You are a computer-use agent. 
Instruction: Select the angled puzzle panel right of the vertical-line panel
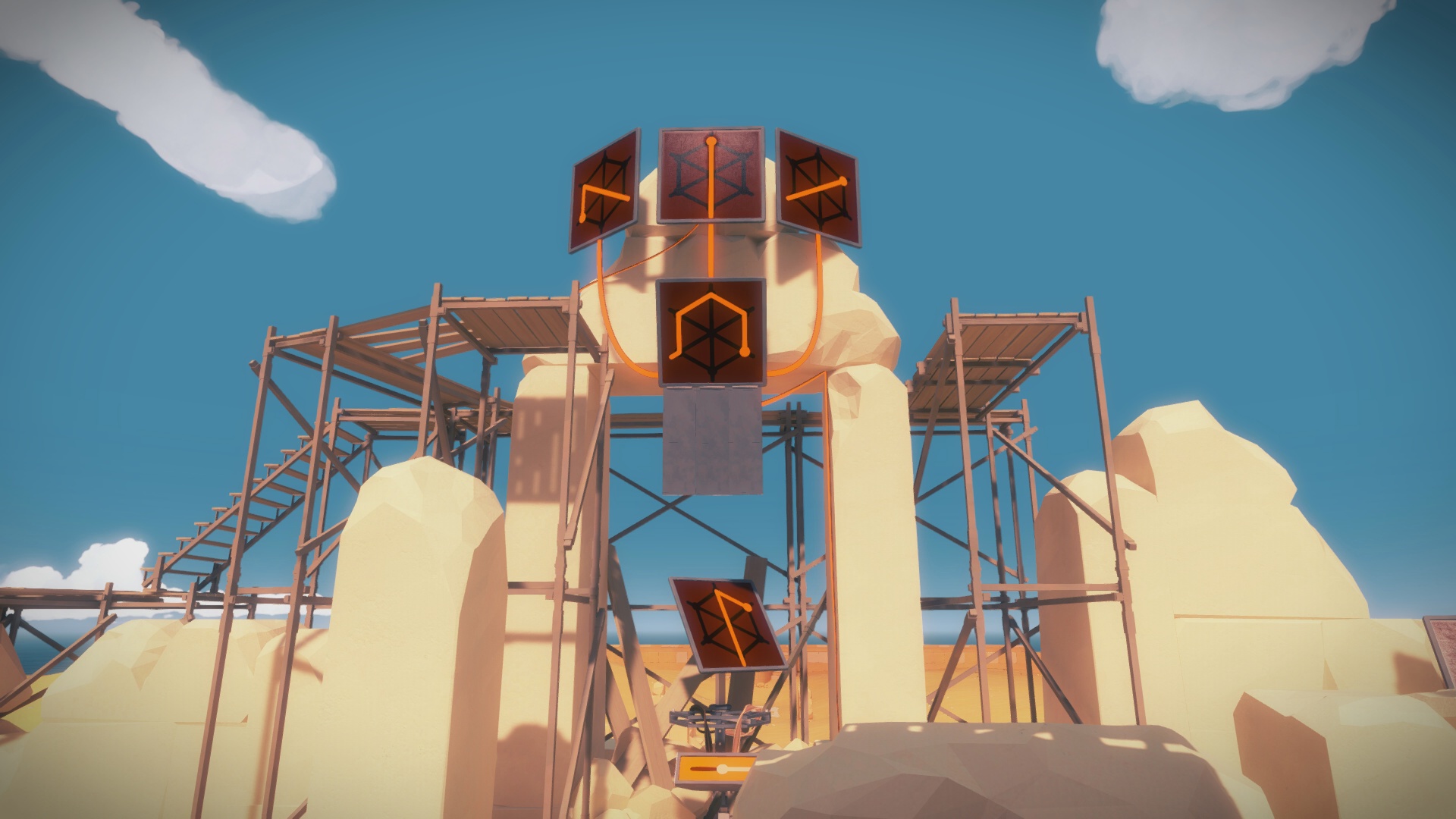(x=817, y=188)
